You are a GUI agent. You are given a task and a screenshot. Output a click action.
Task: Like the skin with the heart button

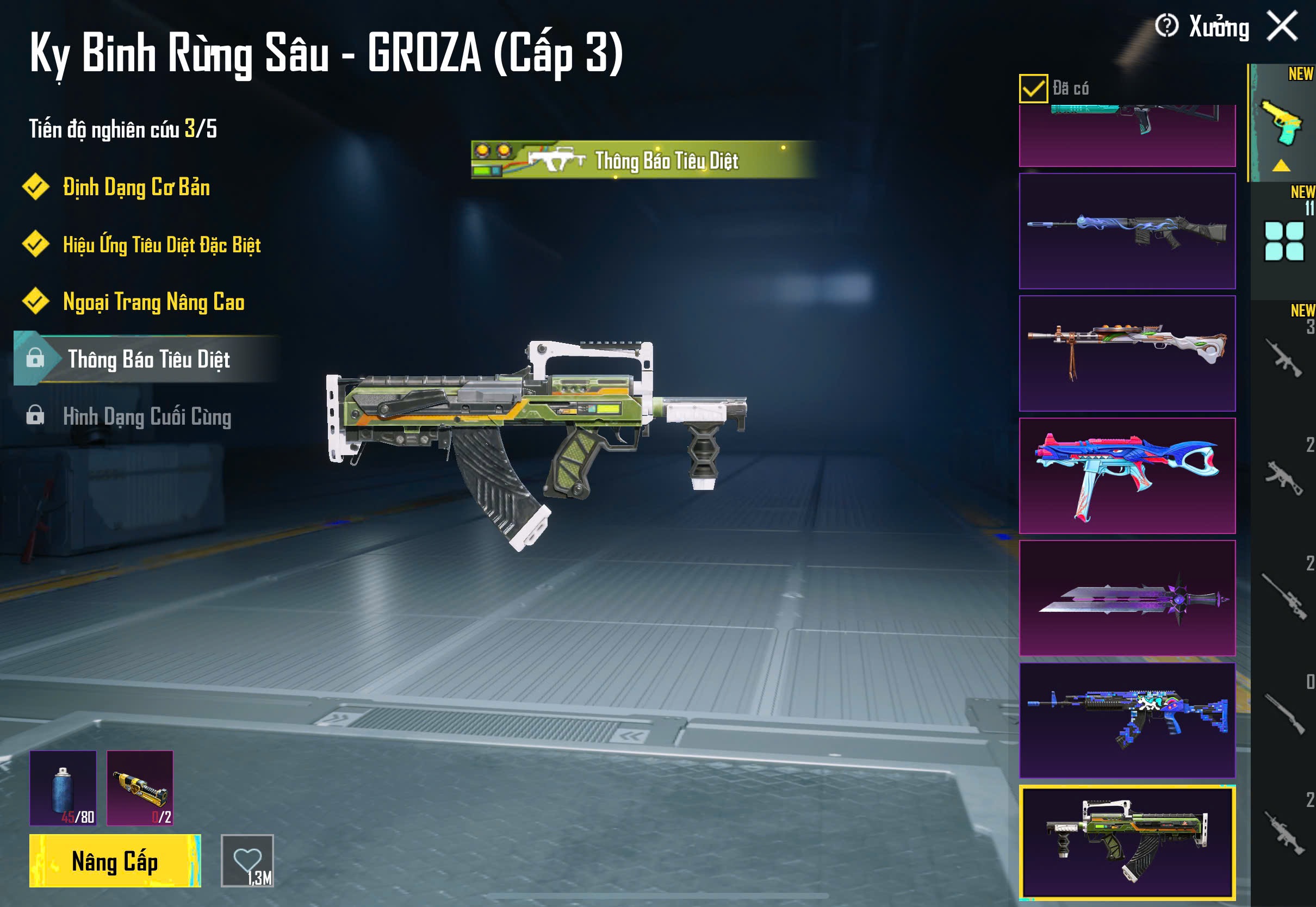(x=247, y=860)
